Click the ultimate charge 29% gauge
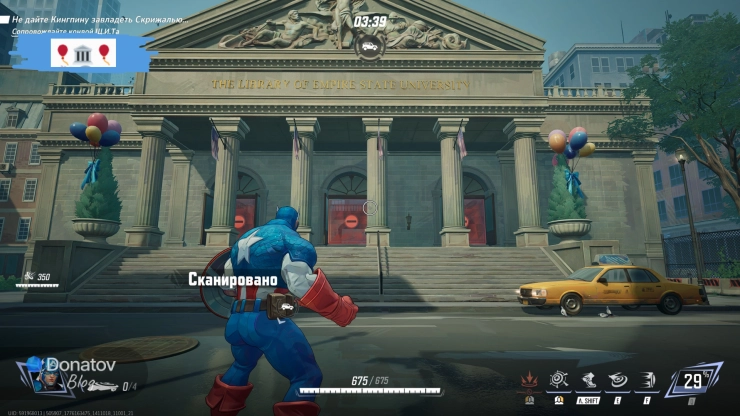The height and width of the screenshot is (416, 740). (692, 380)
